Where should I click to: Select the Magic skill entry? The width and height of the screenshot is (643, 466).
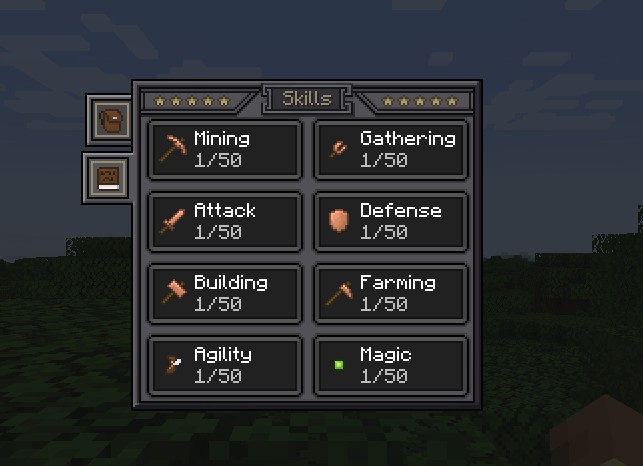[x=391, y=365]
